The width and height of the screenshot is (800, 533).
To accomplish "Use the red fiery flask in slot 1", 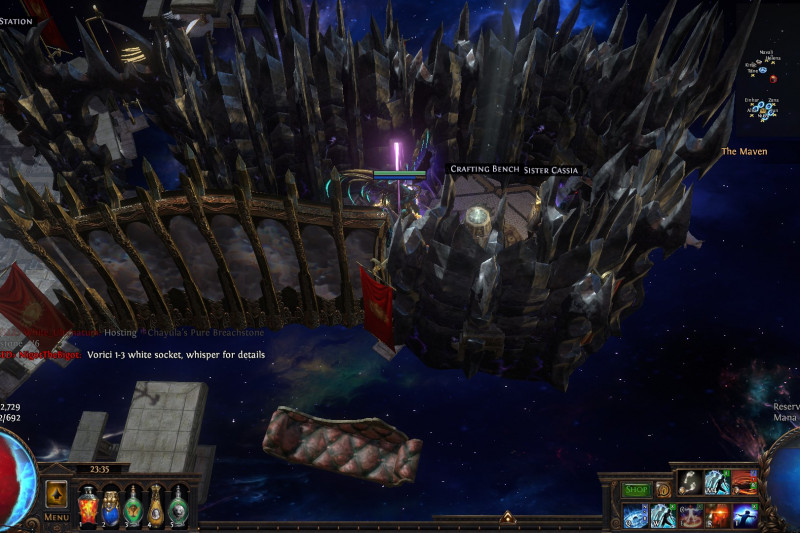I will 87,503.
